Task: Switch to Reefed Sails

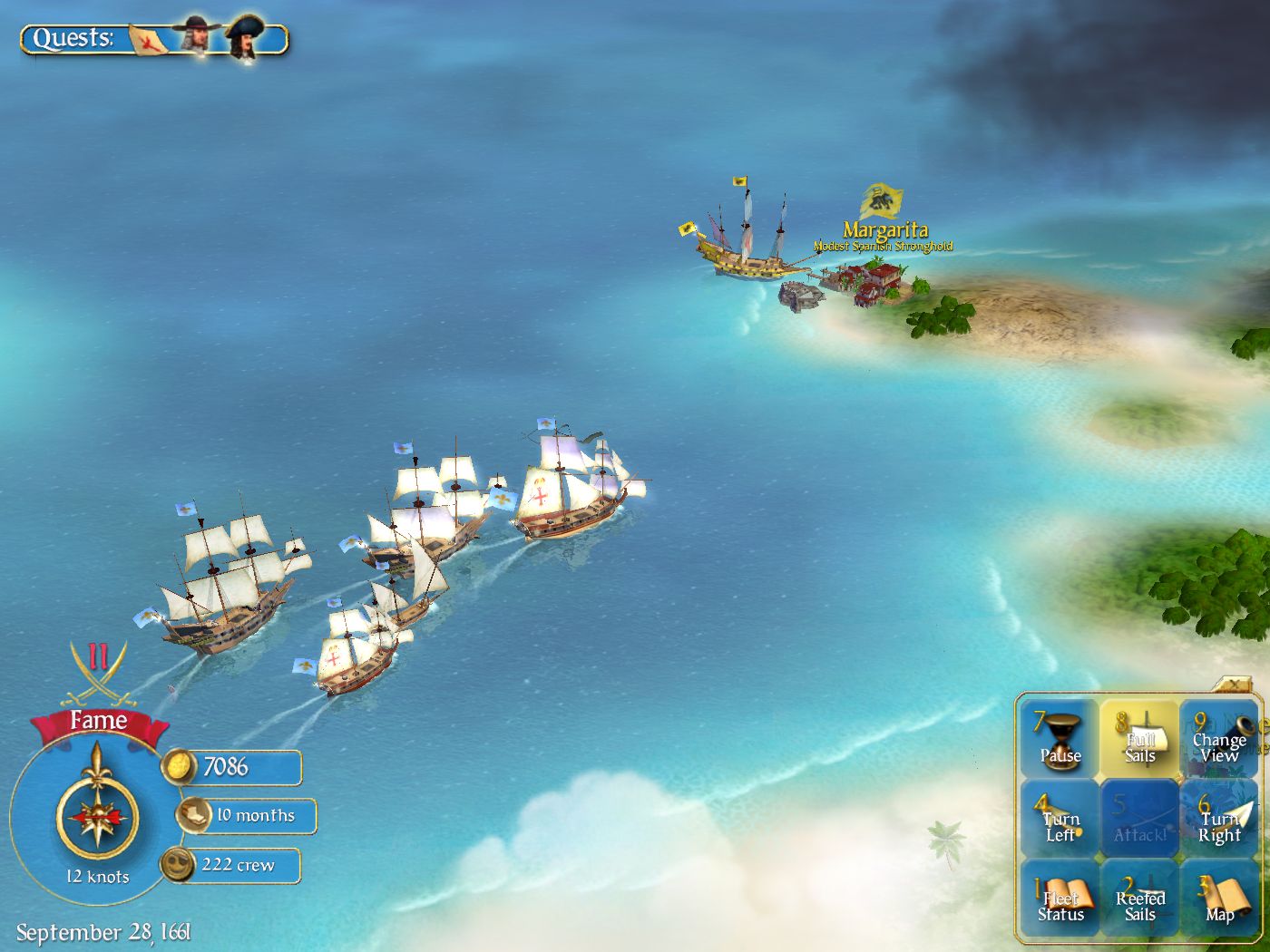Action: (1139, 900)
